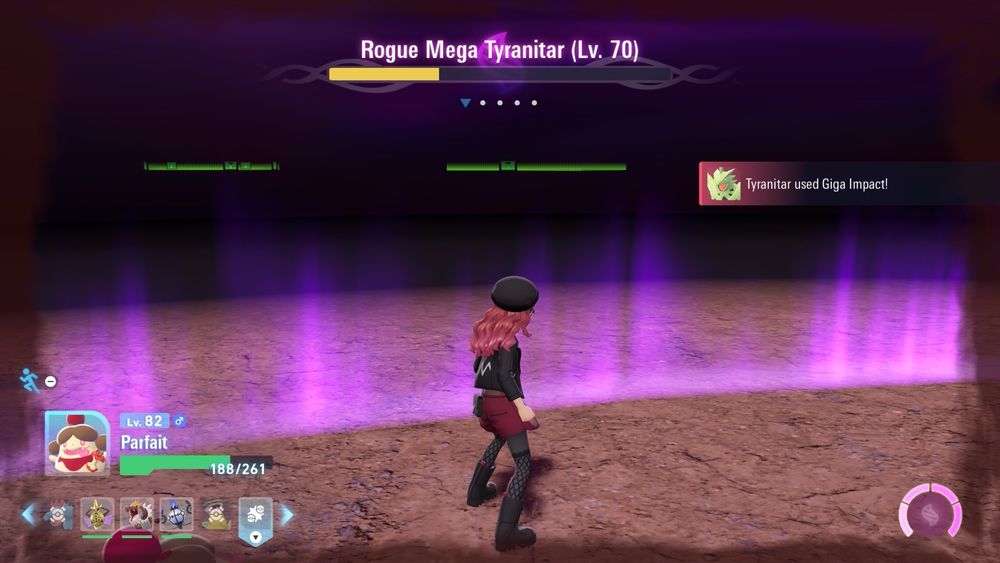
Task: Toggle the running figure icon
Action: [31, 381]
